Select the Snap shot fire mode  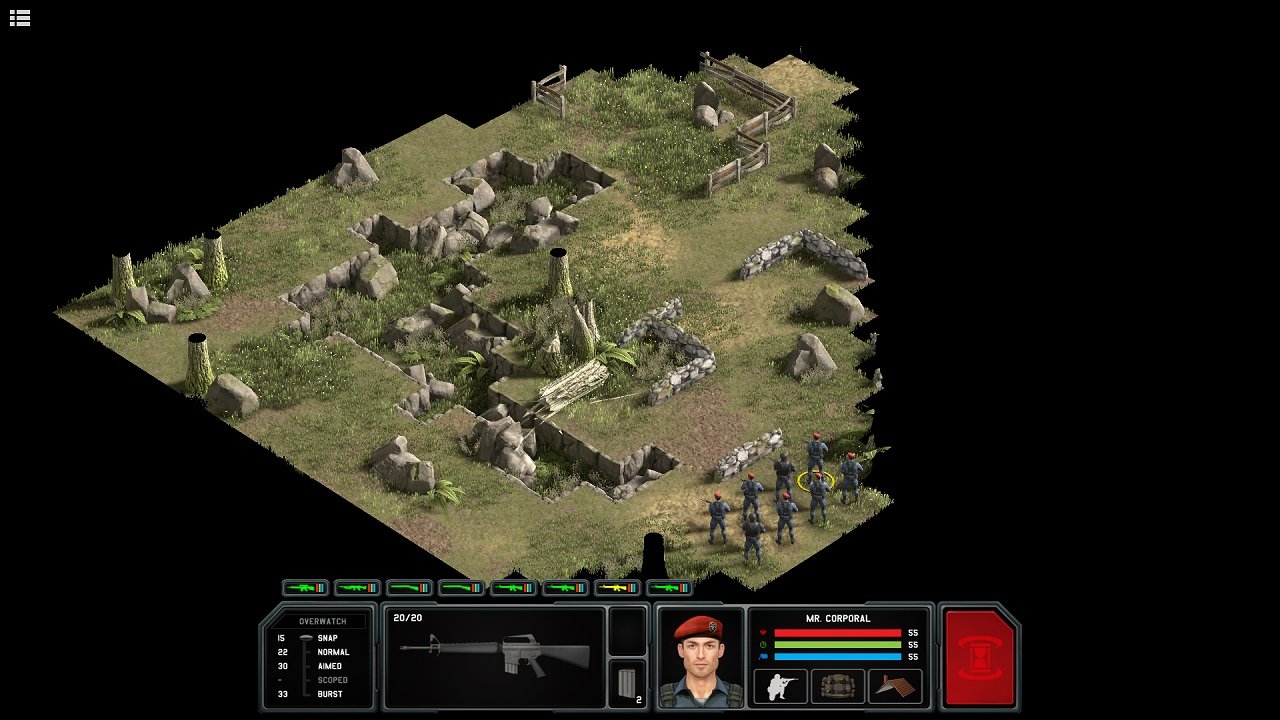pyautogui.click(x=327, y=638)
